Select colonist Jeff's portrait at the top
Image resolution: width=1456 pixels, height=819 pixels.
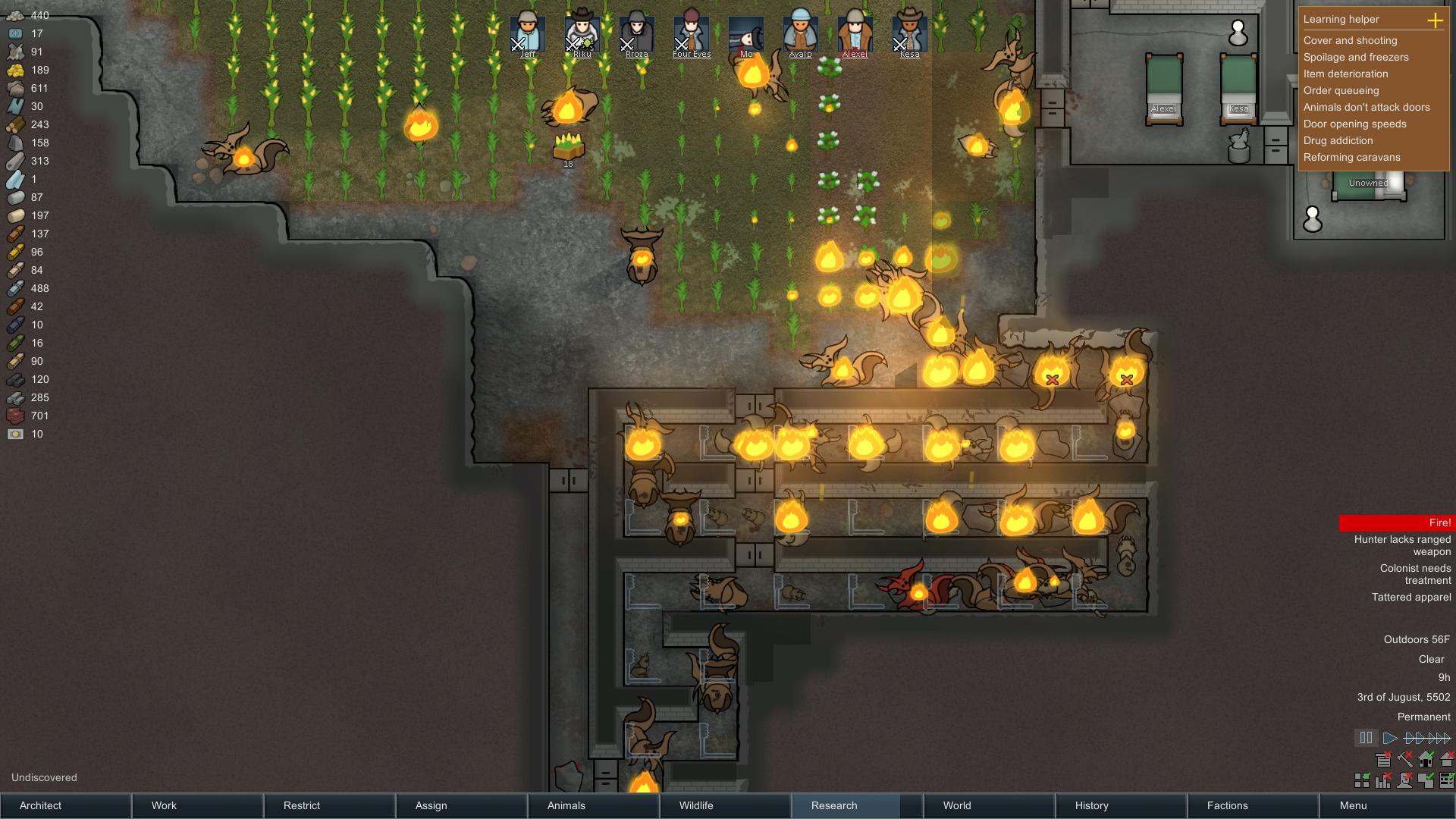click(x=529, y=30)
